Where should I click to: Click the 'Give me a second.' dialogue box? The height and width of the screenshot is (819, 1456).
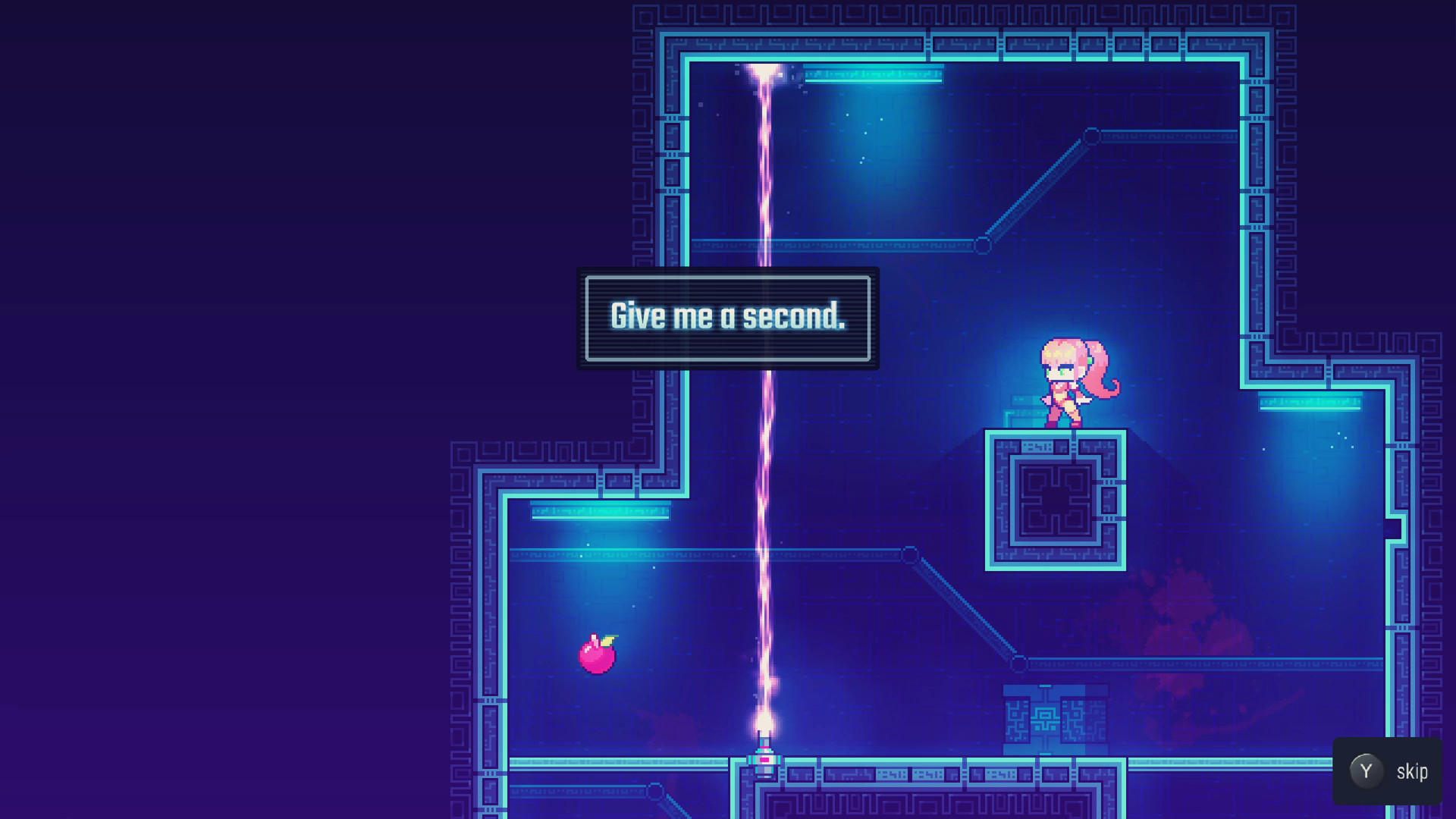click(727, 319)
